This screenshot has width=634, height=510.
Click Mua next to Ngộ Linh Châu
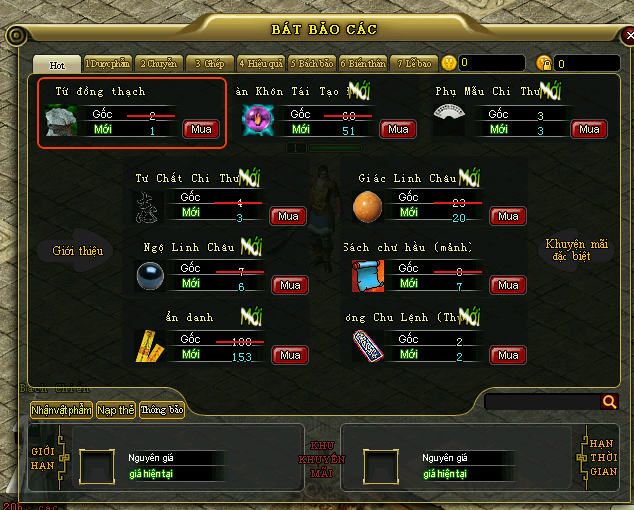pos(289,285)
